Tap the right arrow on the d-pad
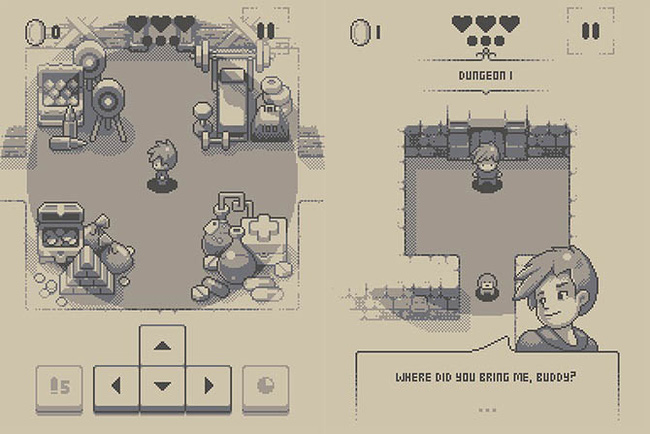 [208, 386]
